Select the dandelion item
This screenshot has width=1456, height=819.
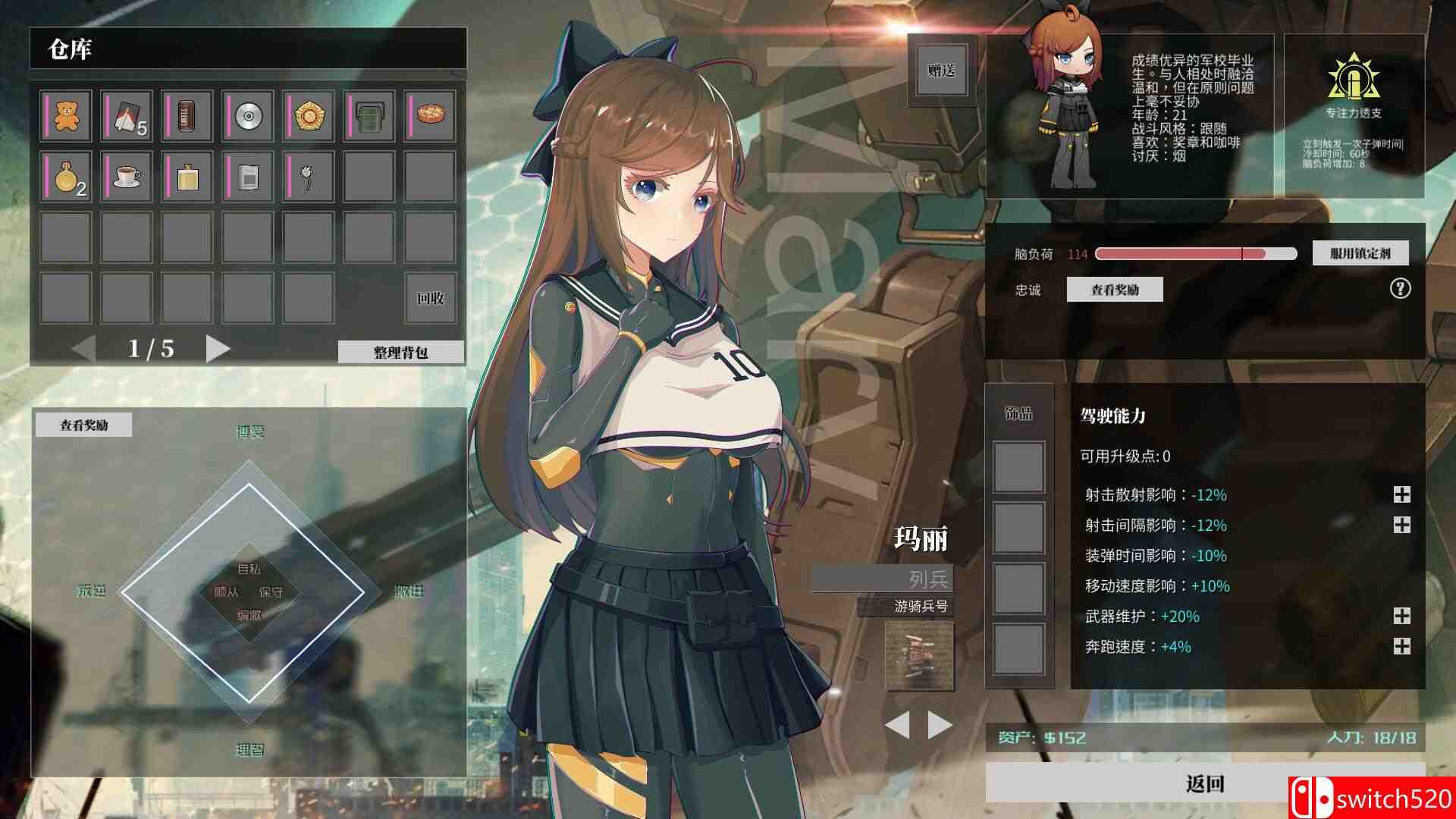pyautogui.click(x=308, y=177)
